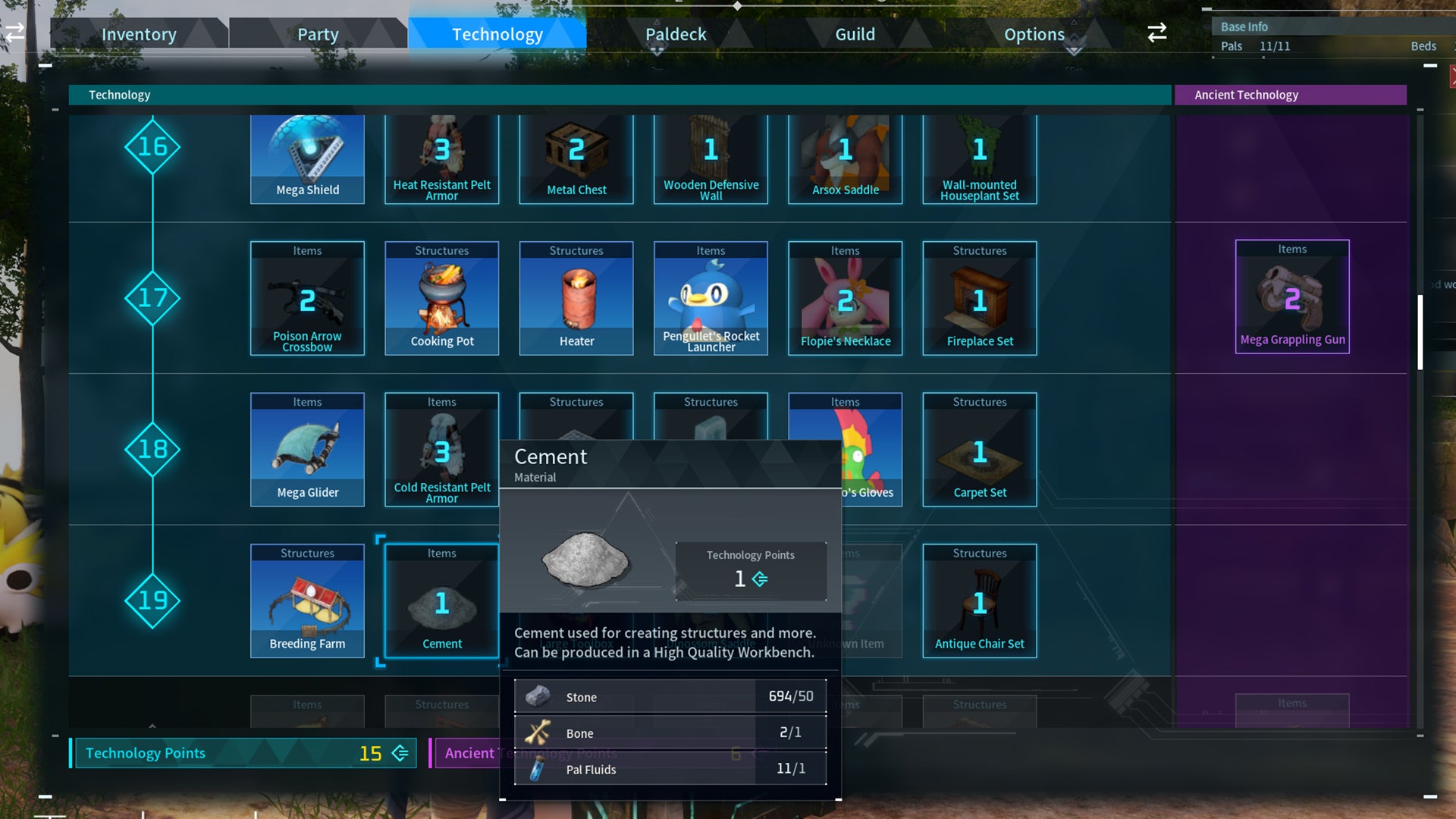Click the Technology Points total display

243,753
